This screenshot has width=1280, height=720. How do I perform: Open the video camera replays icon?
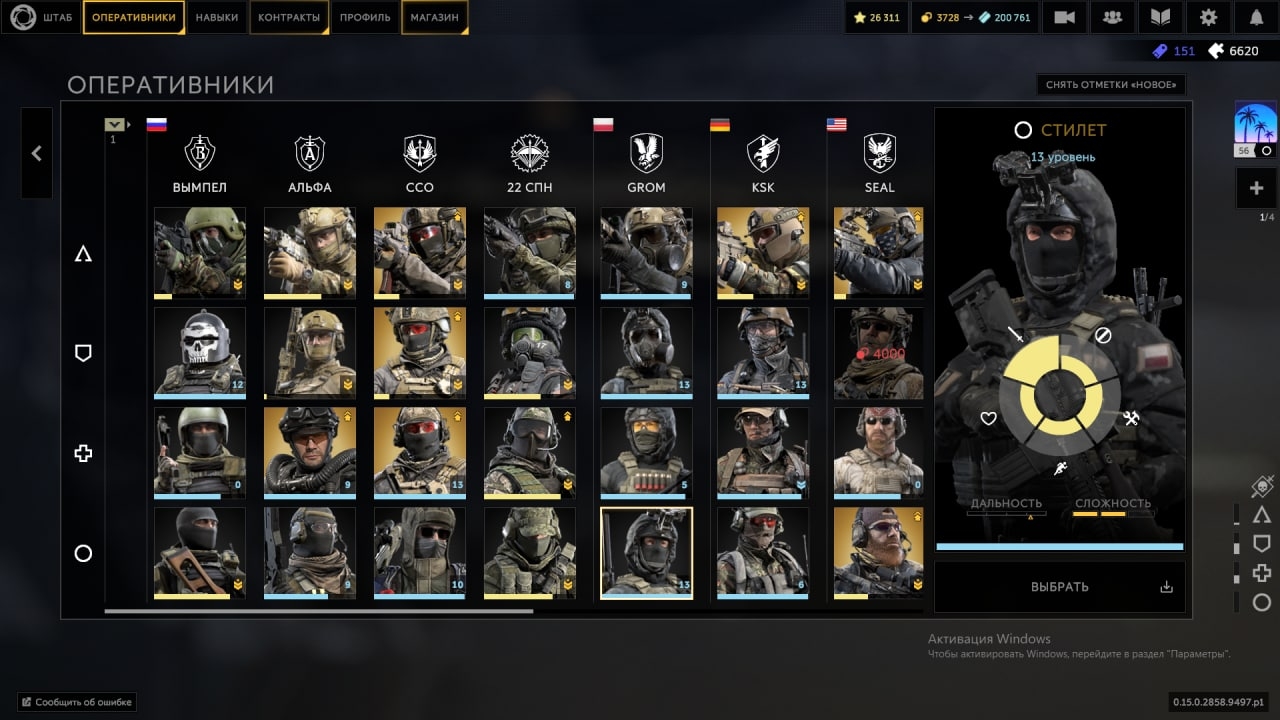click(x=1064, y=17)
